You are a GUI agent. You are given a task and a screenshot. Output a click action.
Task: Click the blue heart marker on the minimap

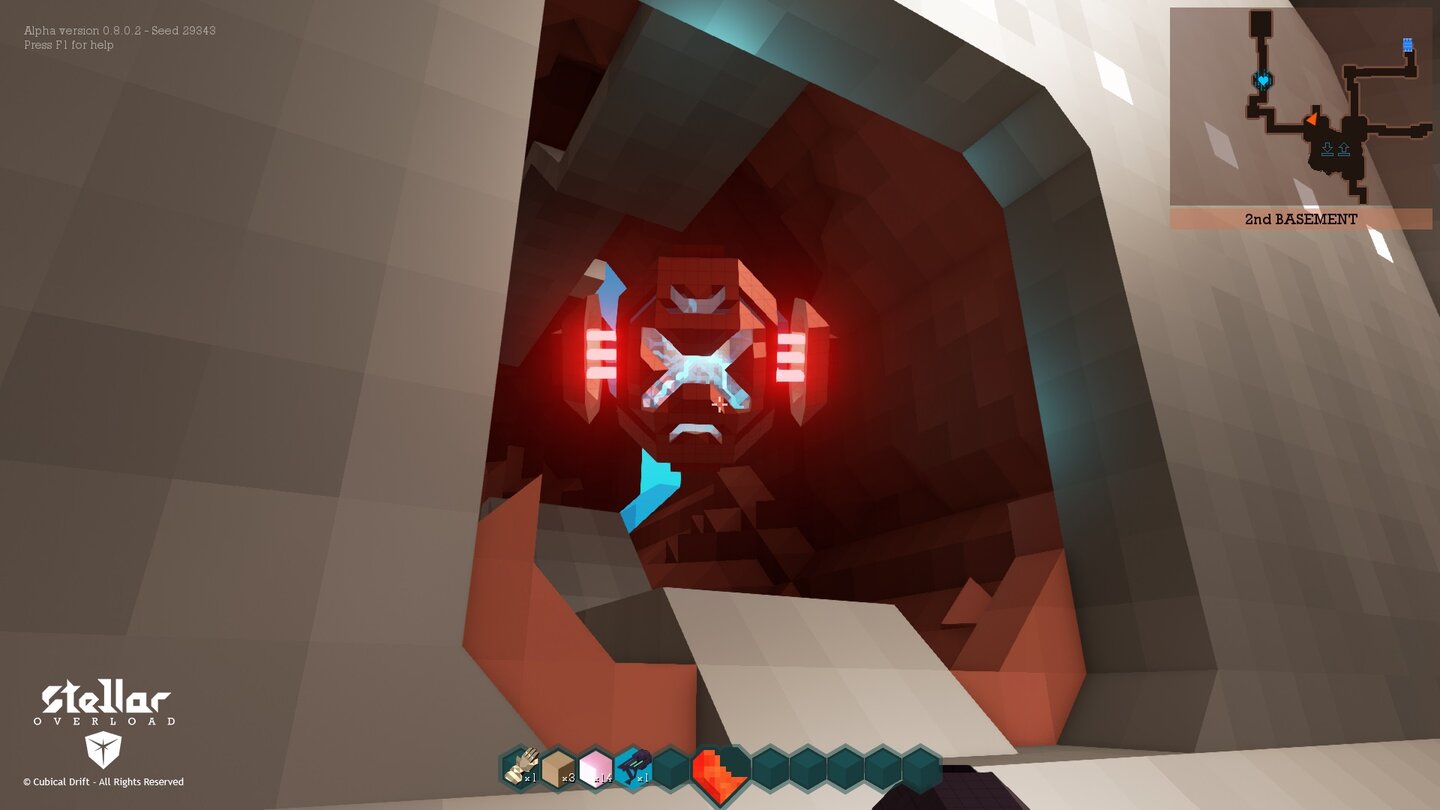pos(1263,81)
